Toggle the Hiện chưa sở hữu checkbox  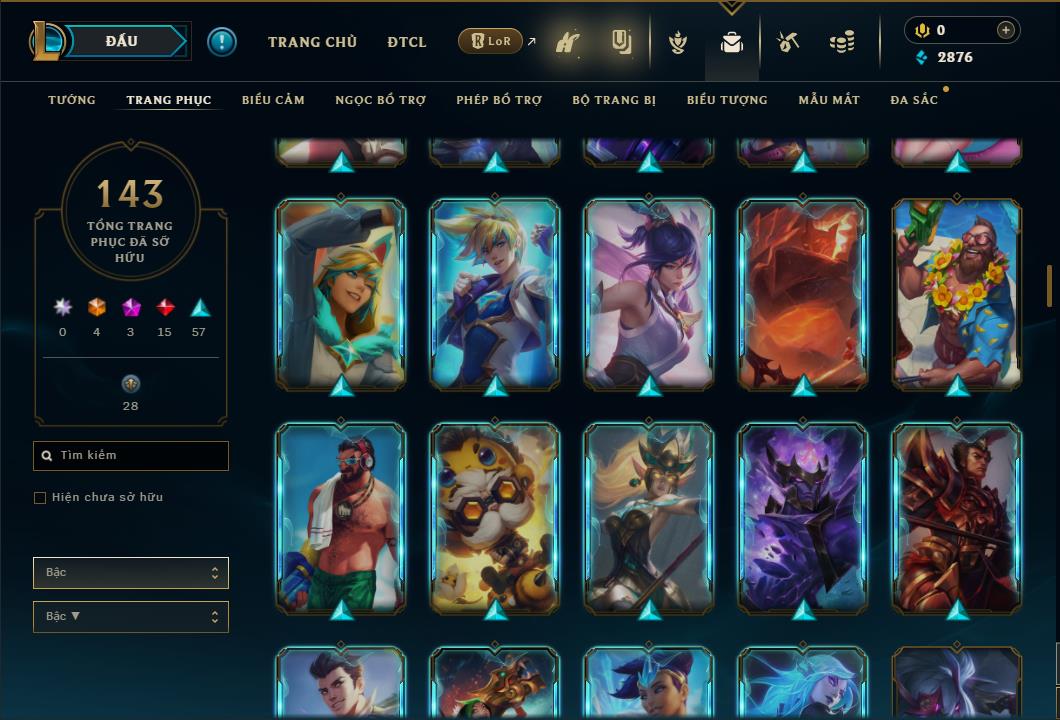40,498
